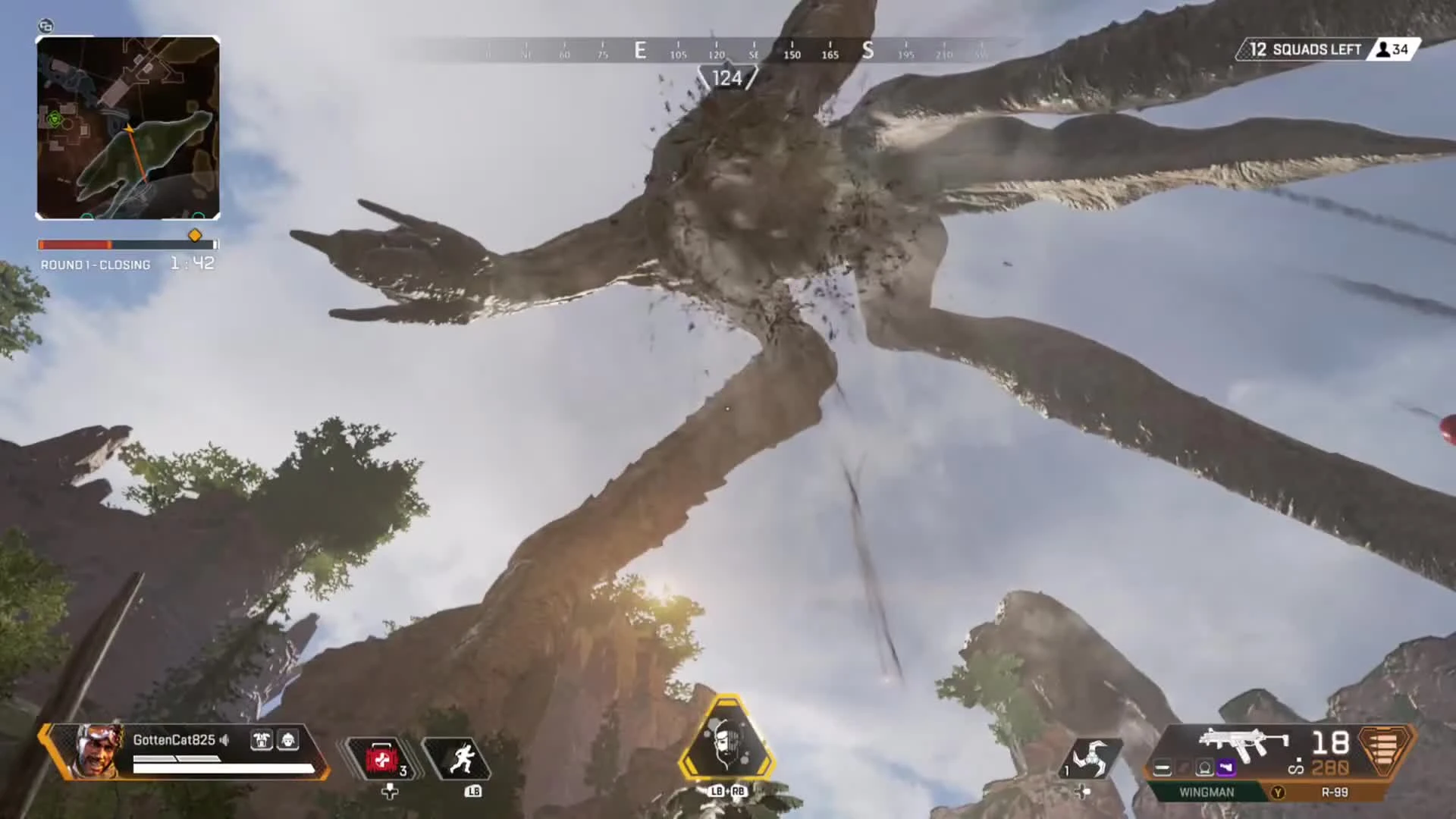Click the sprint ability icon above LB

pyautogui.click(x=463, y=758)
